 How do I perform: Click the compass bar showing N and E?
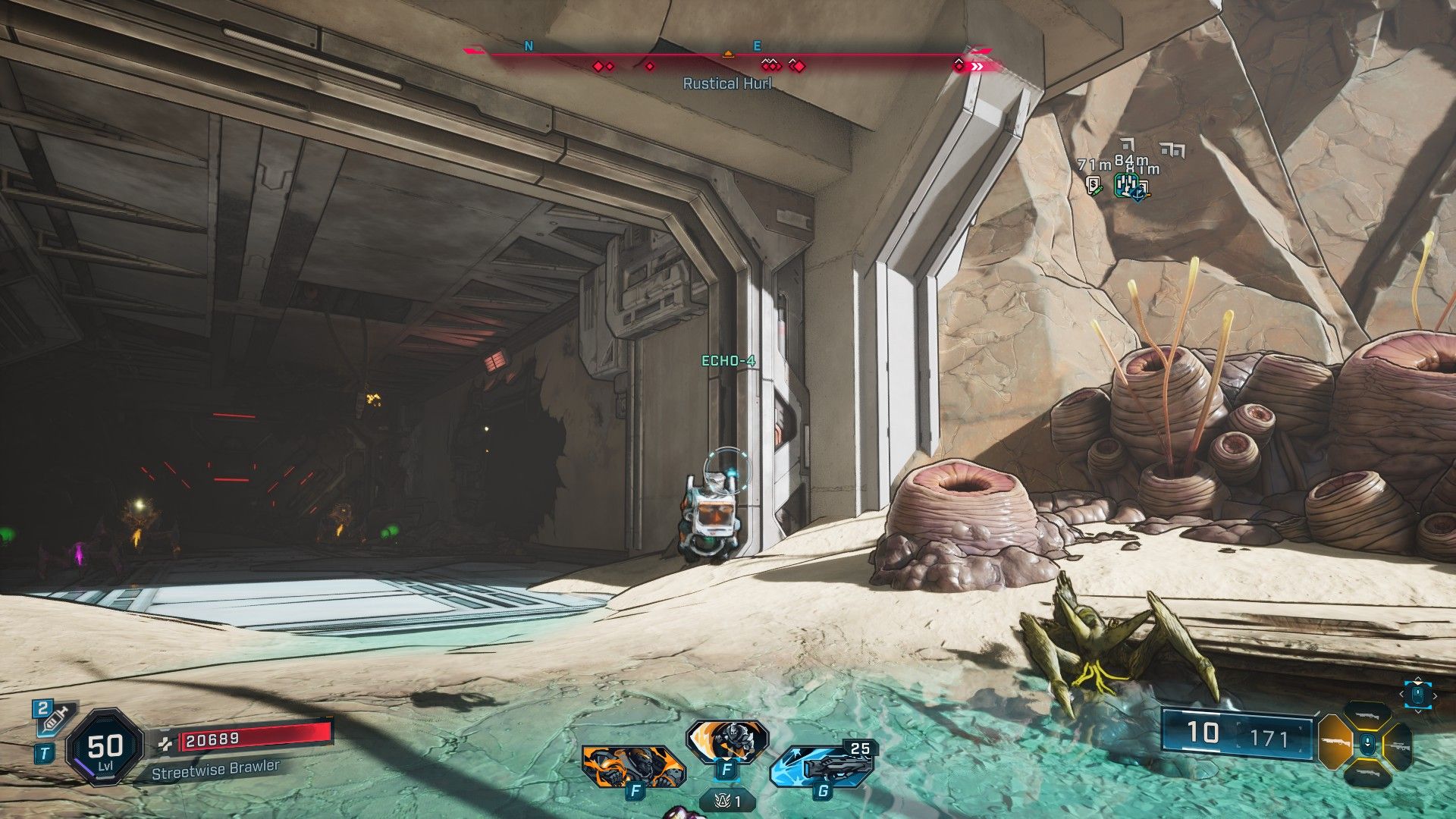(728, 53)
